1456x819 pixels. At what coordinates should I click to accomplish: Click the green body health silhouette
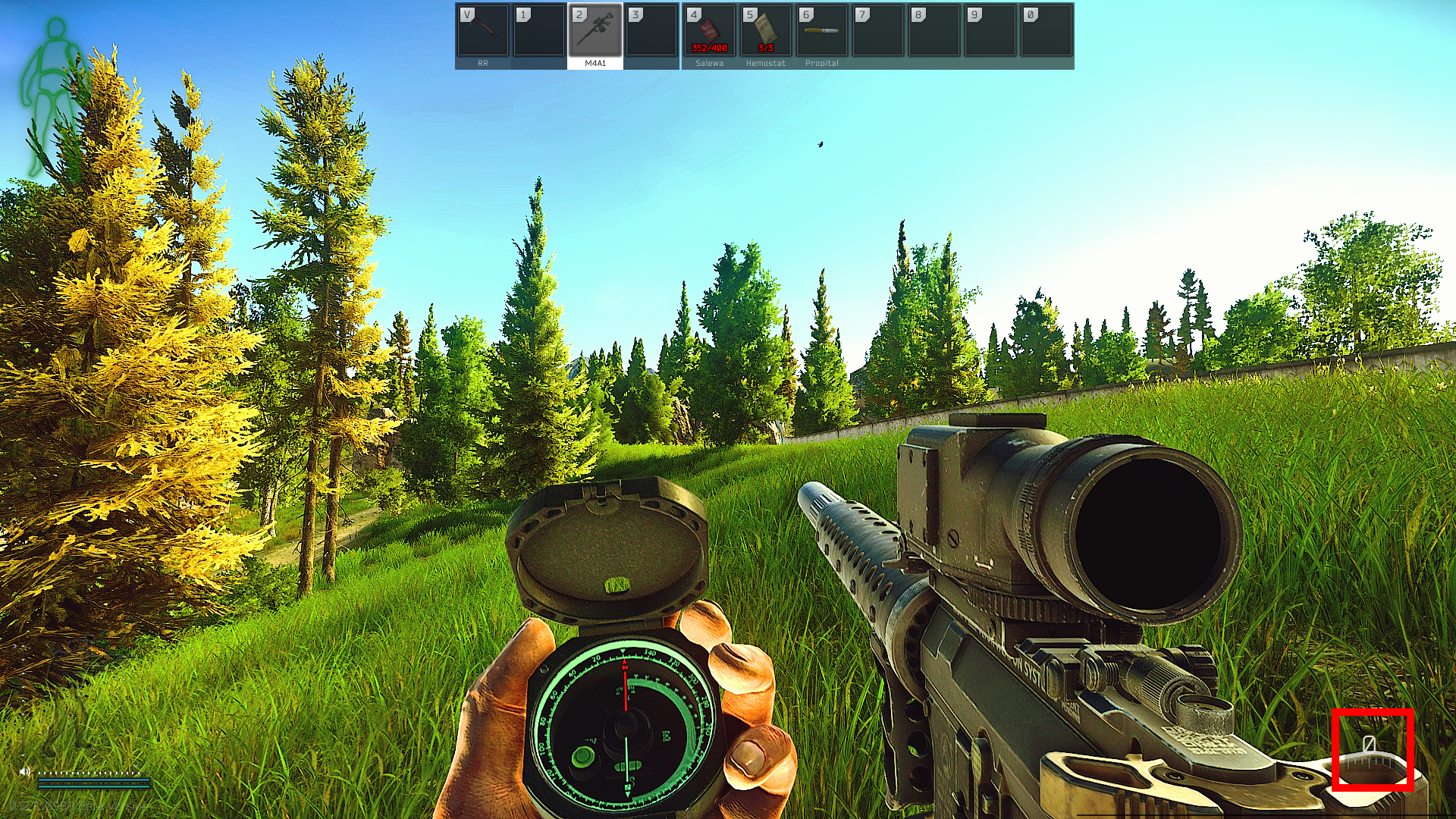click(53, 95)
